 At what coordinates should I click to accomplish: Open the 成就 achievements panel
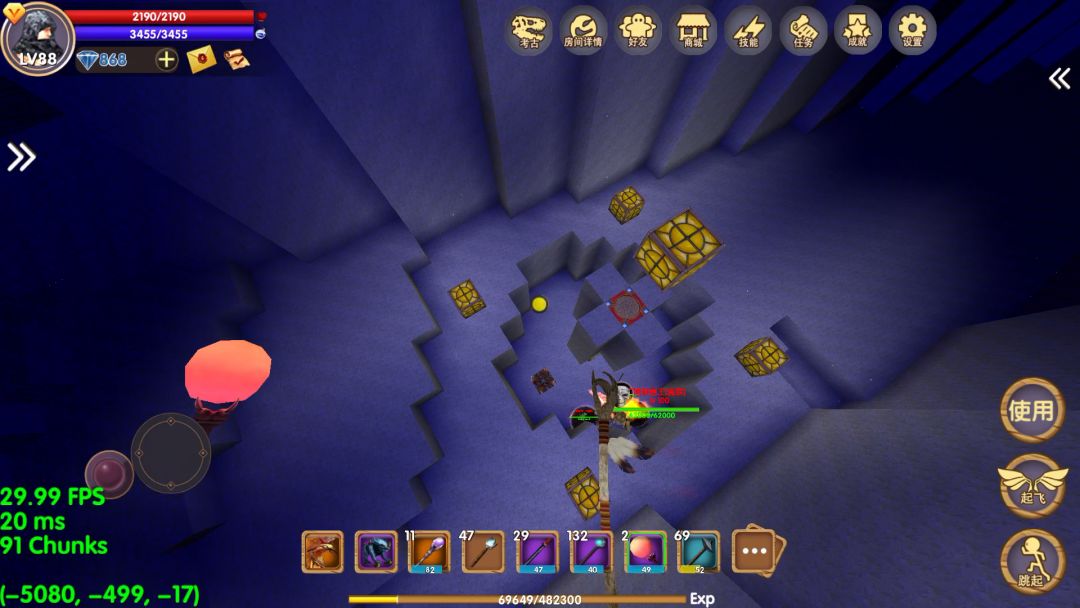click(857, 30)
